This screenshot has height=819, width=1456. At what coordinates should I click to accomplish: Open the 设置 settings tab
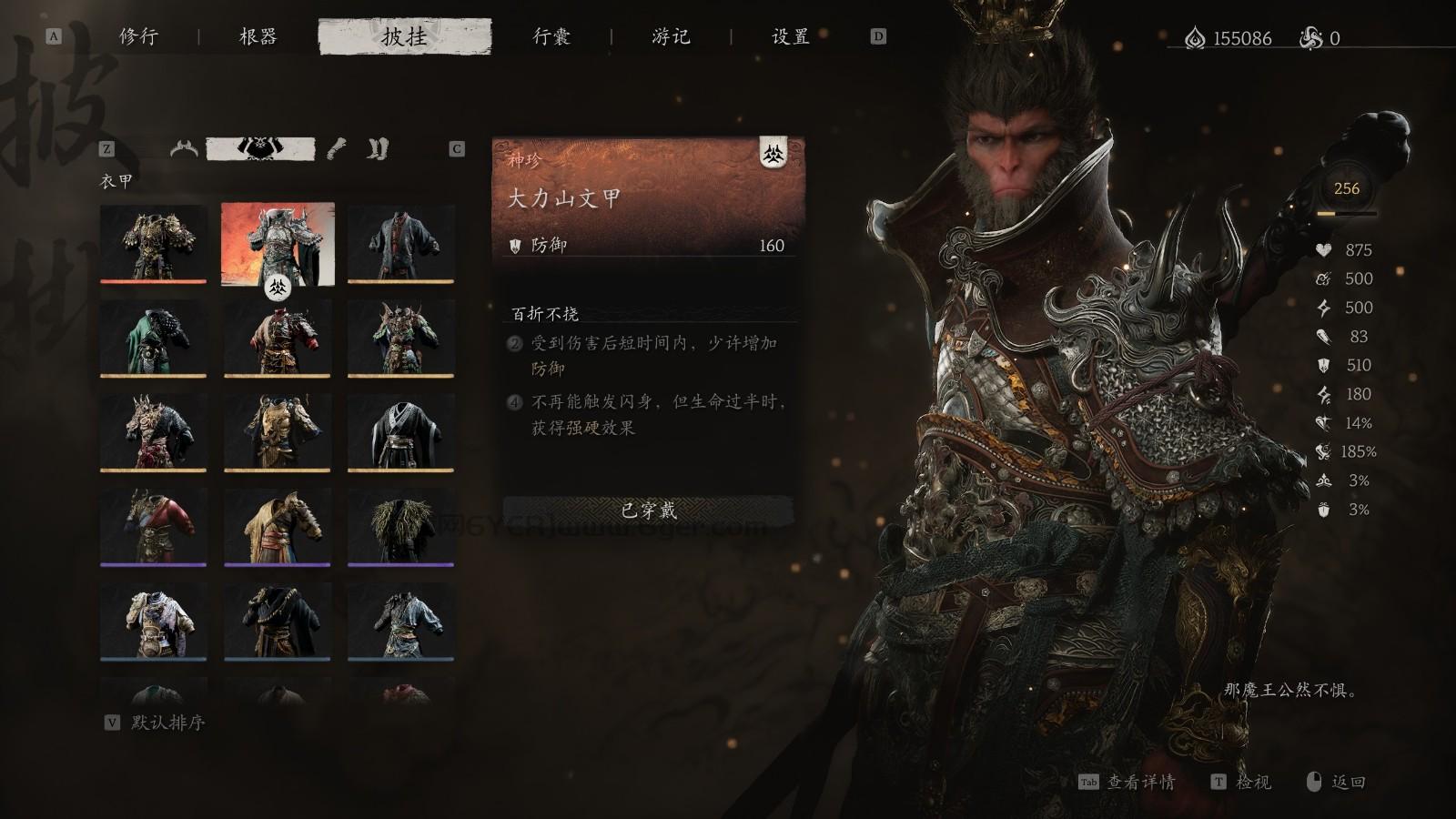[790, 36]
